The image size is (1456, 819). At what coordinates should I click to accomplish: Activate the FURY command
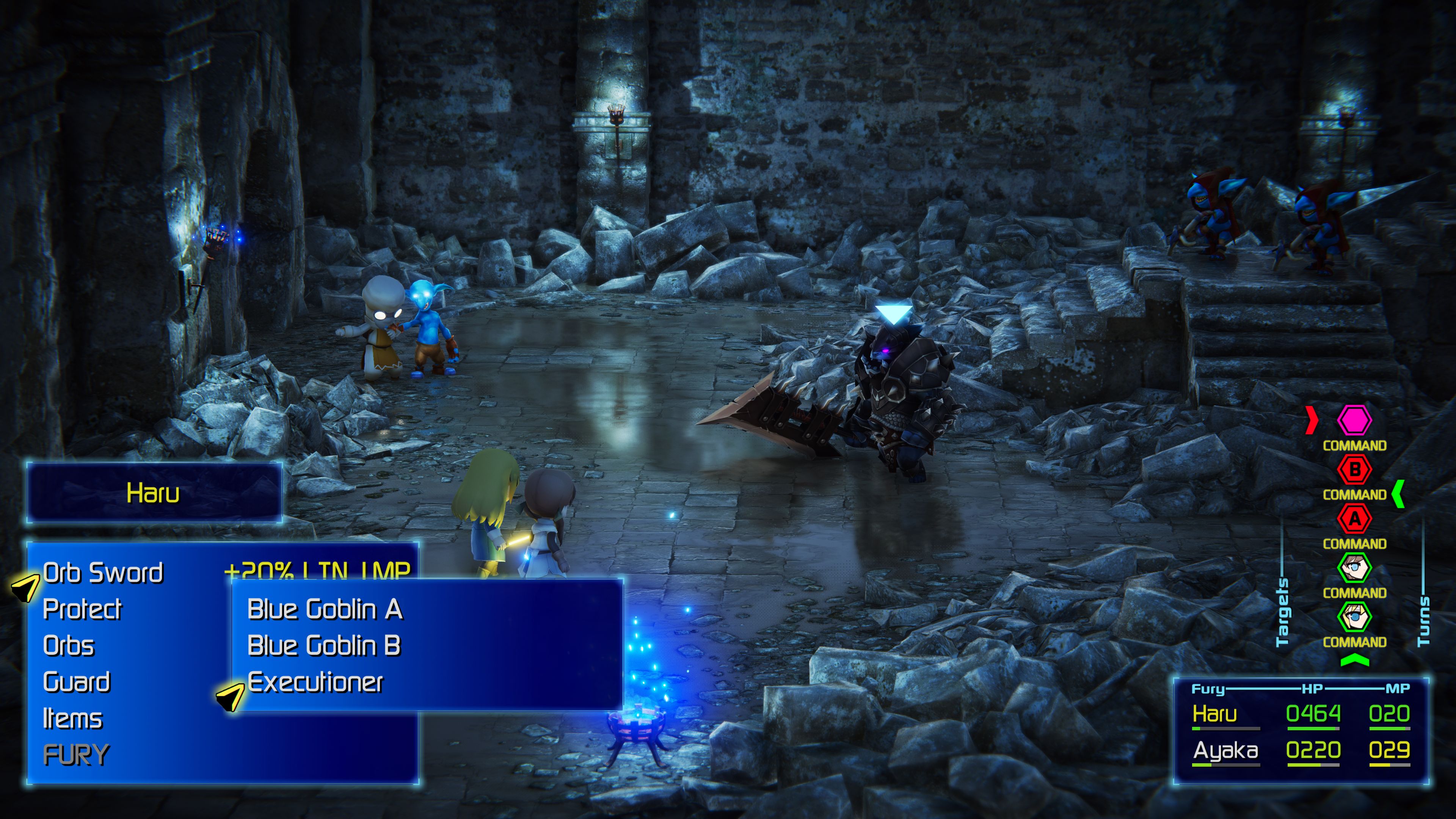pos(76,755)
